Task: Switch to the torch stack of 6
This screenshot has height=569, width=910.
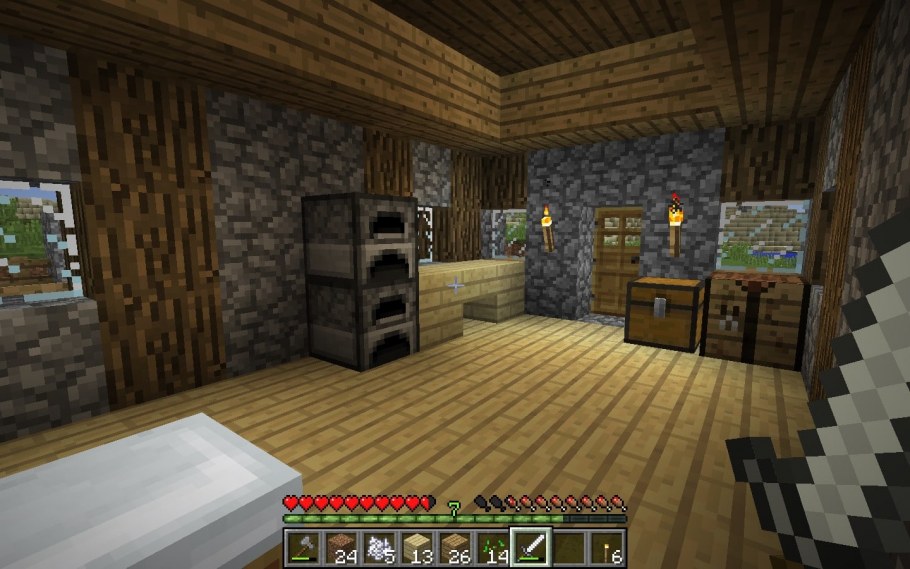Action: [x=605, y=547]
